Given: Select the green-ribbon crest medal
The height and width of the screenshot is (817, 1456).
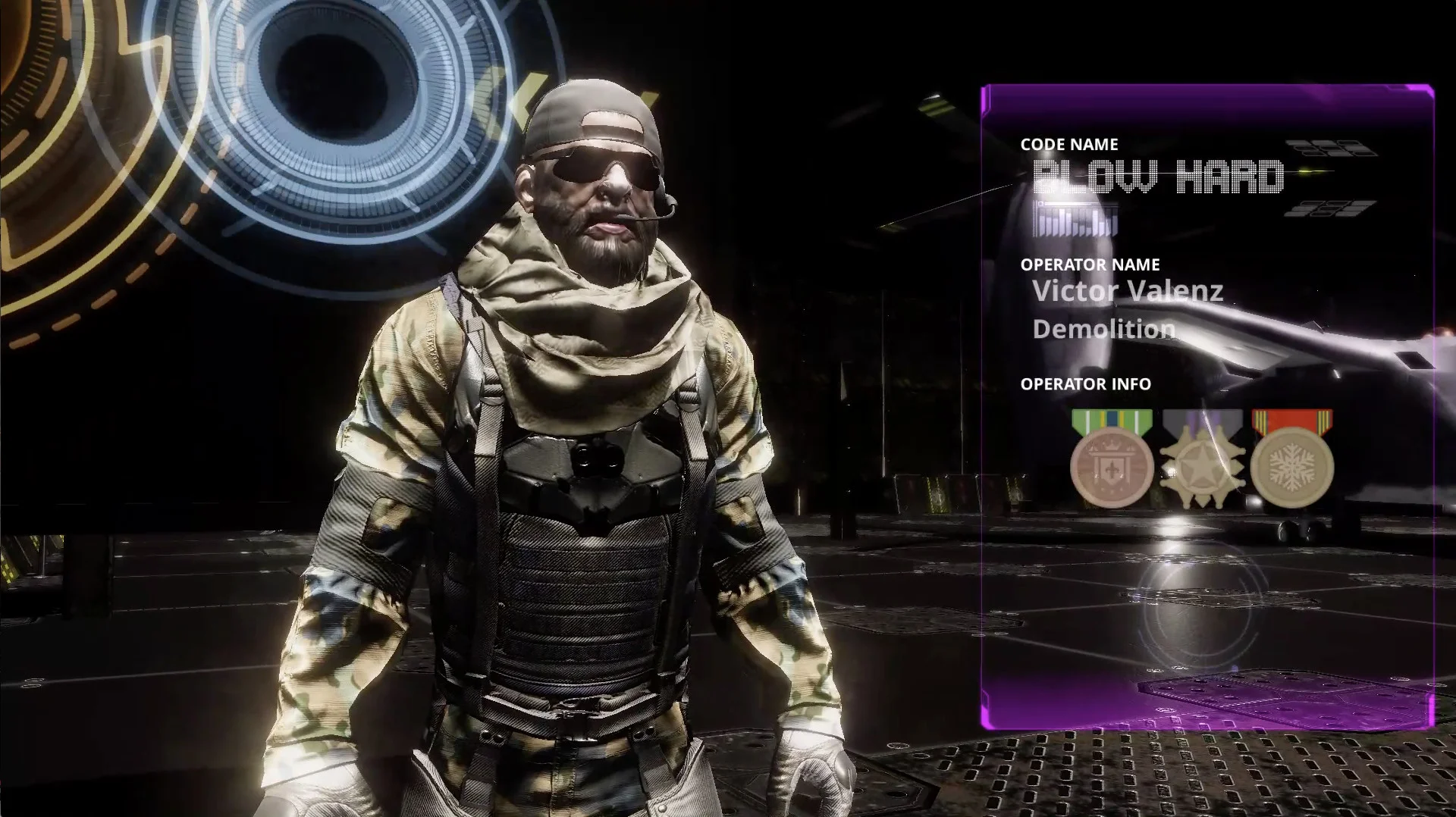Looking at the screenshot, I should (x=1112, y=464).
